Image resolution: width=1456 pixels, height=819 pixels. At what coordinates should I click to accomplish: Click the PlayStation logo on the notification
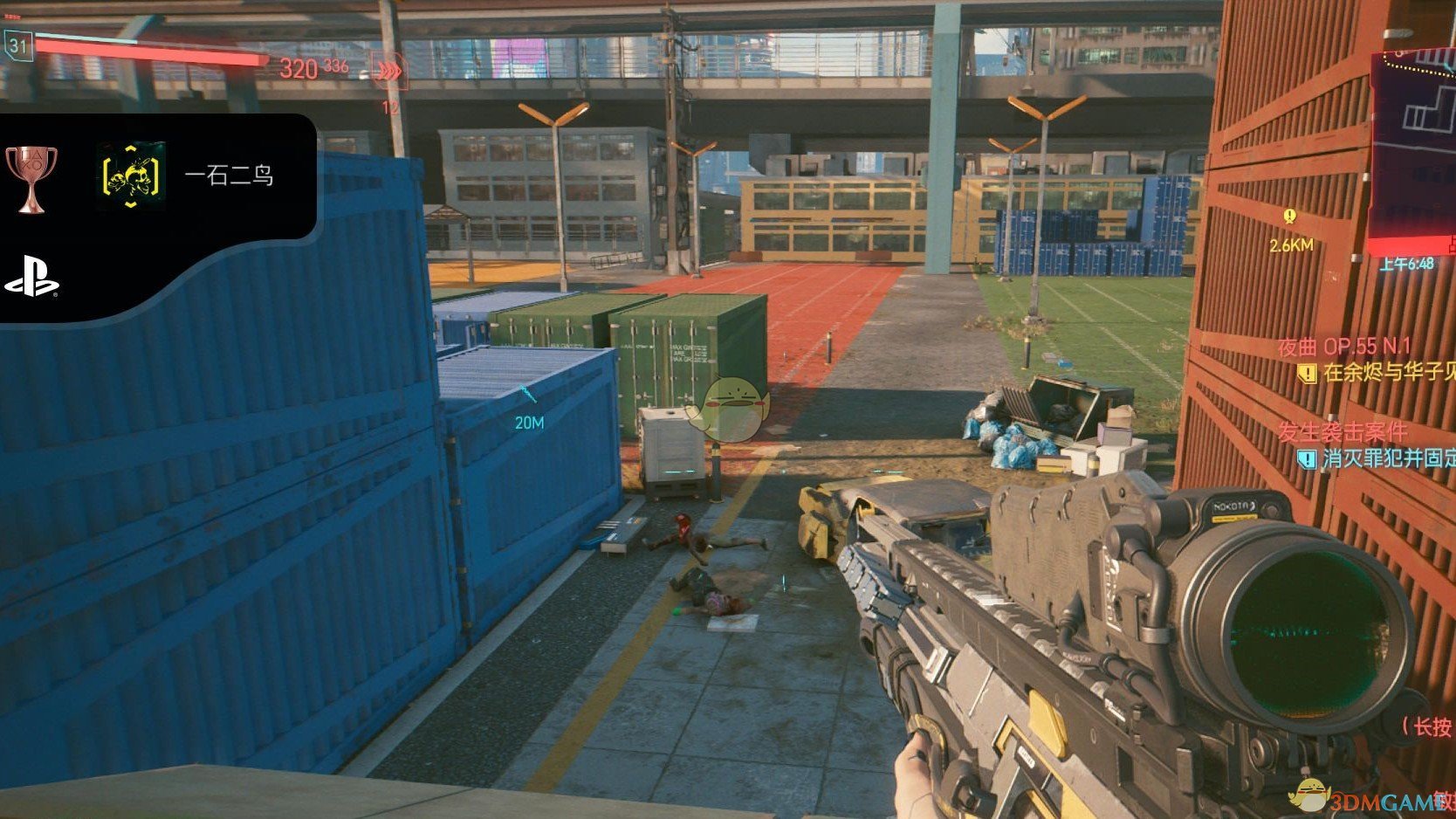(31, 283)
